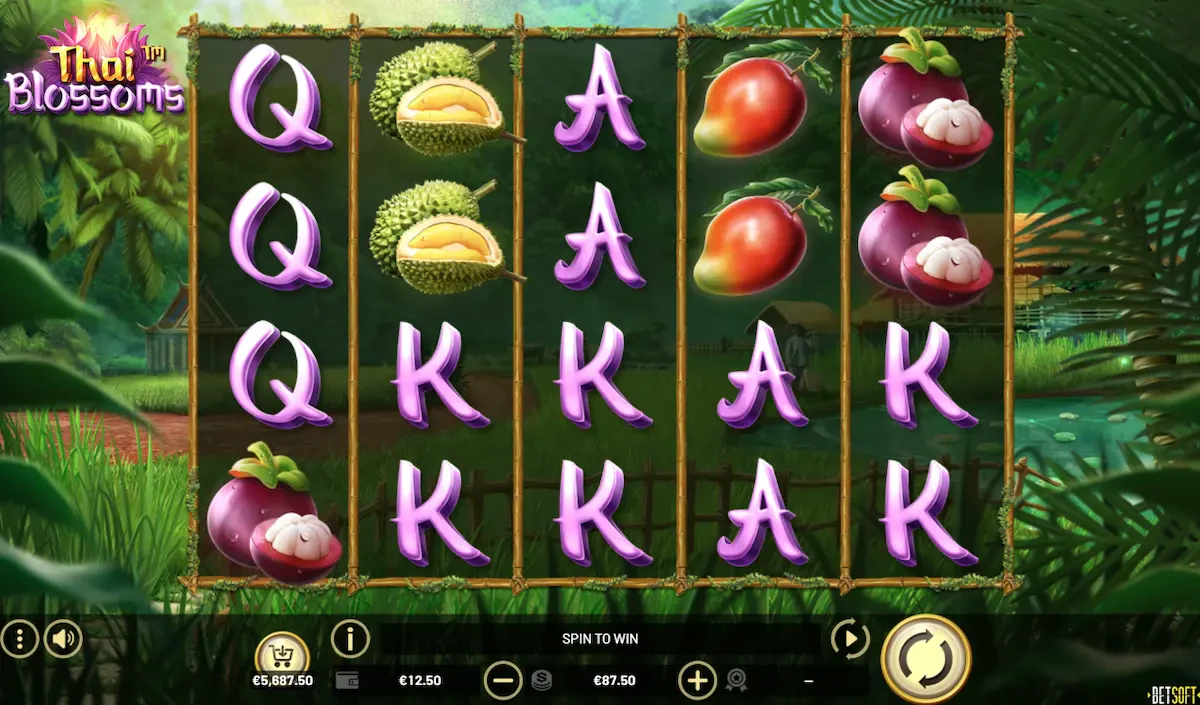Open the three-dot options menu
1200x705 pixels.
click(19, 639)
